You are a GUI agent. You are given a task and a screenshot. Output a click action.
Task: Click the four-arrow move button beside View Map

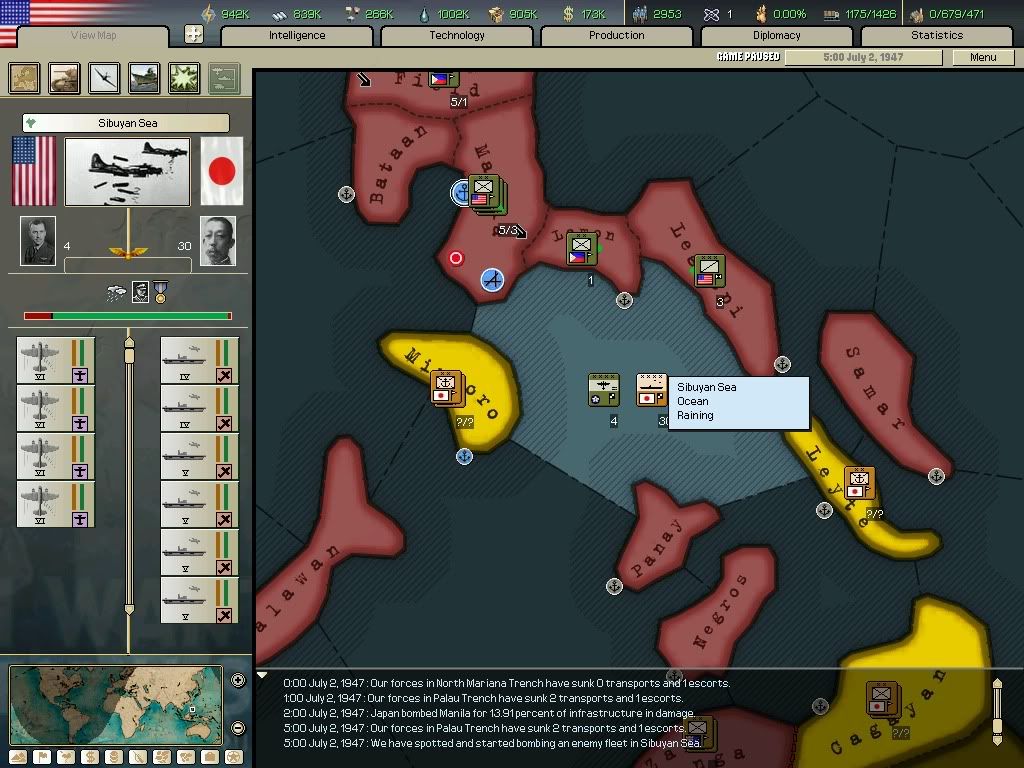[194, 35]
